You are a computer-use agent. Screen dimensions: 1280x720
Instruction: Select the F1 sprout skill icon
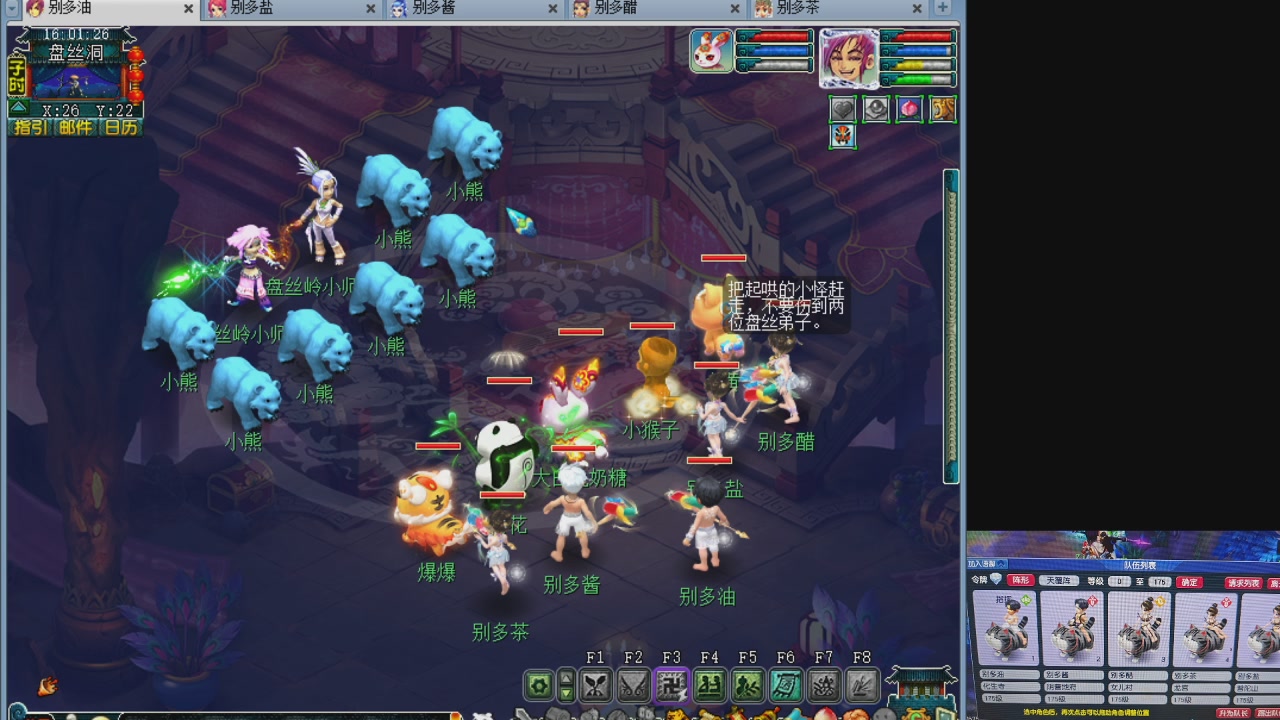[x=595, y=685]
